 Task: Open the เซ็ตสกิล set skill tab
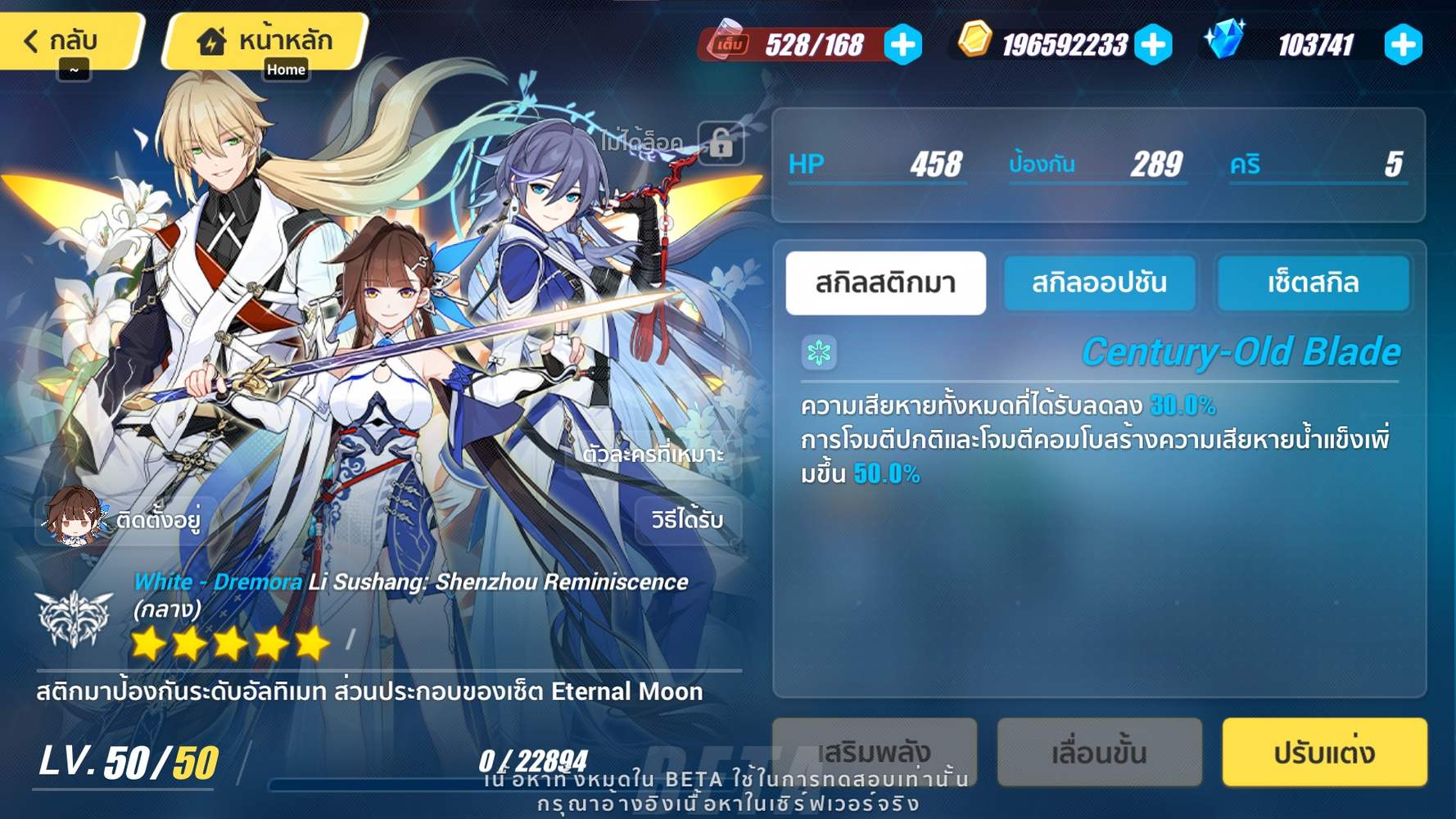click(1314, 283)
